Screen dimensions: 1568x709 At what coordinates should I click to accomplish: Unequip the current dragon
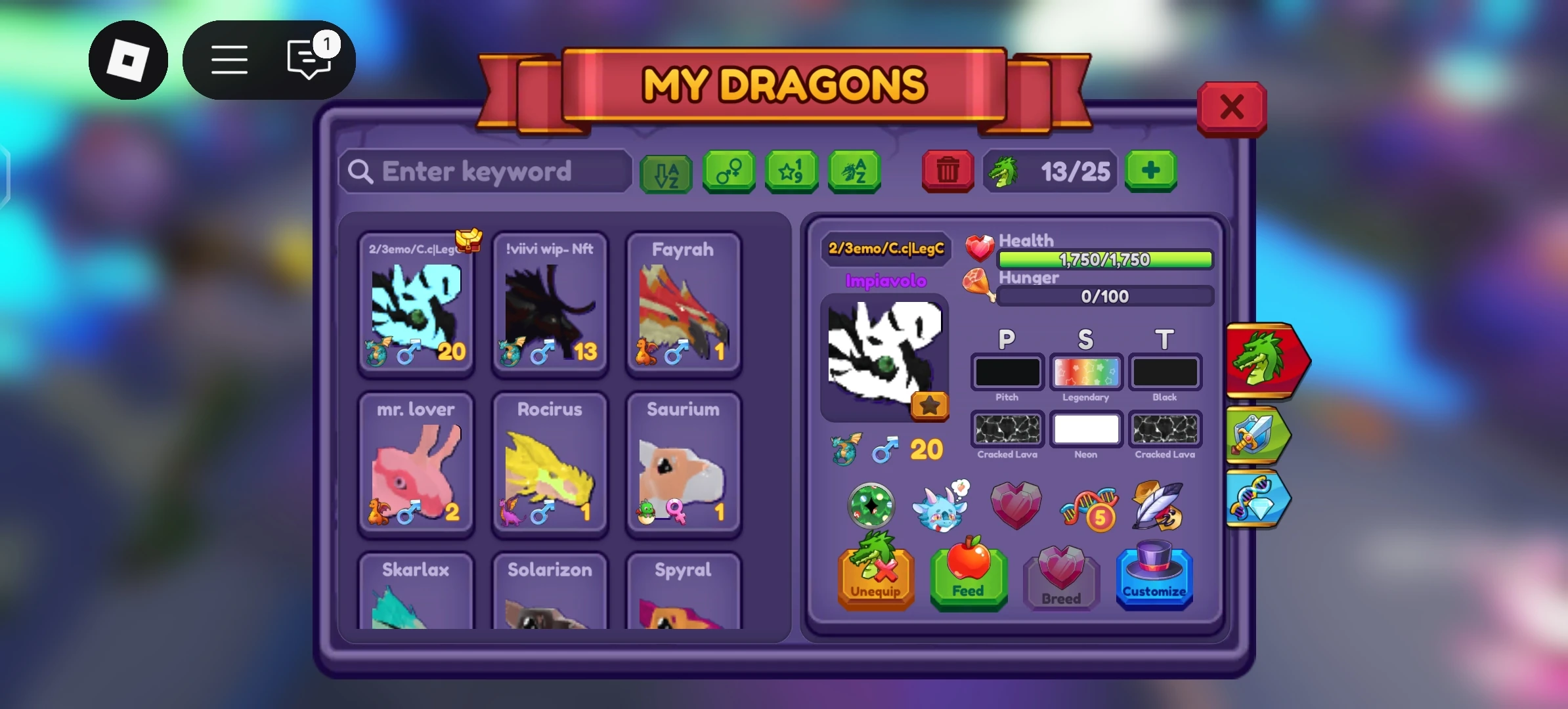click(x=876, y=578)
